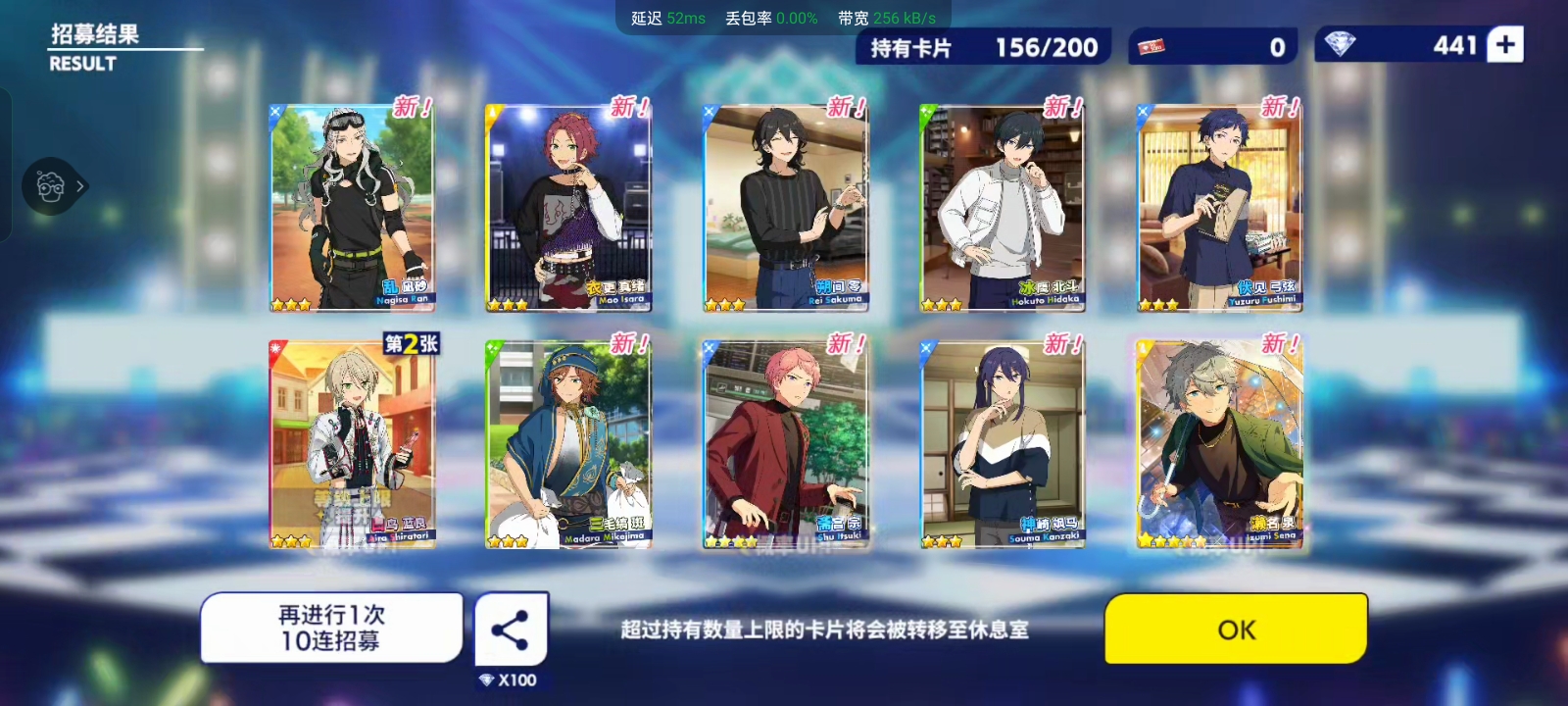The image size is (1568, 706).
Task: View the Shu Itsuki card
Action: [786, 444]
